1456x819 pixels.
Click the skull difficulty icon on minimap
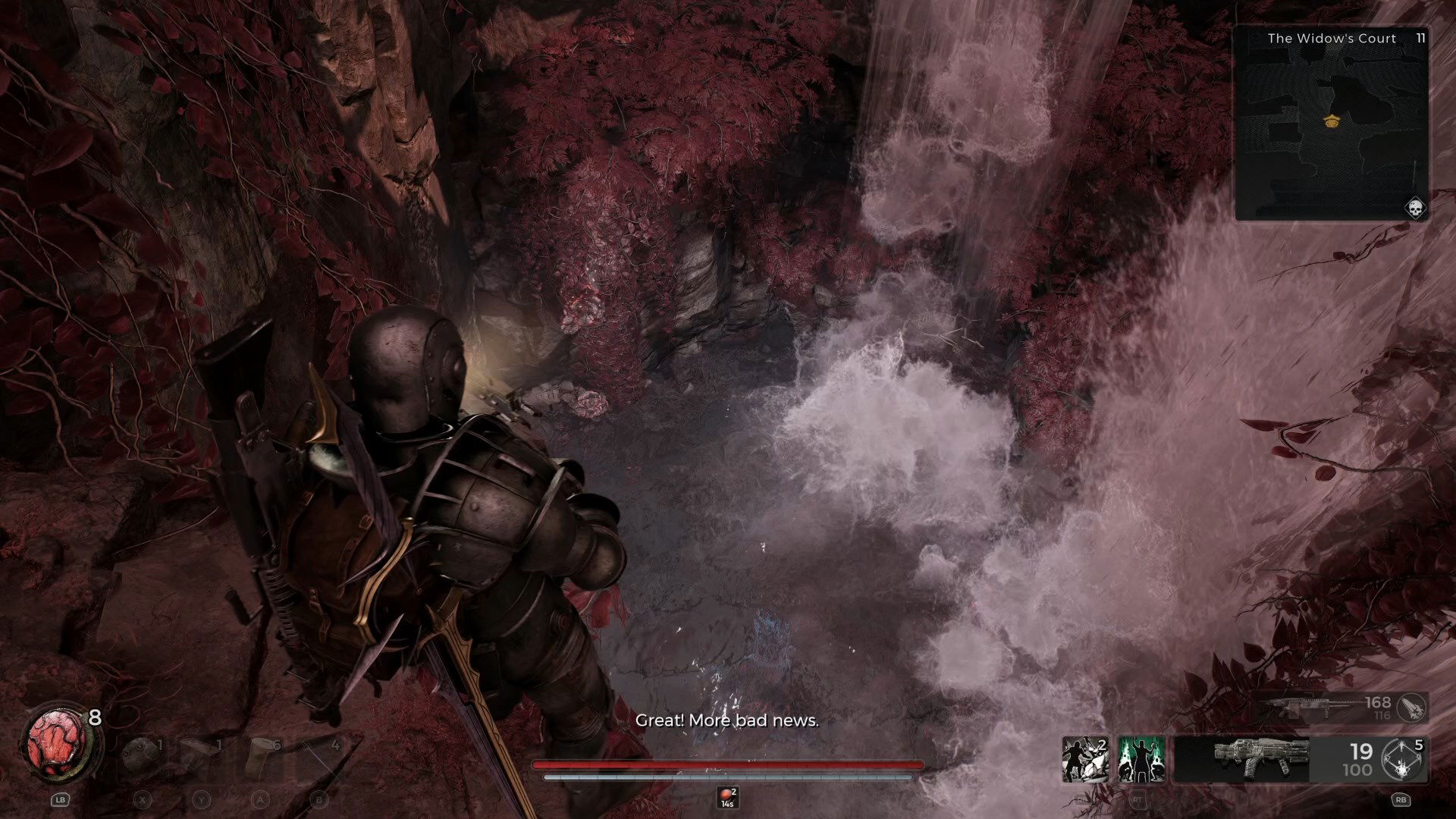click(1415, 208)
